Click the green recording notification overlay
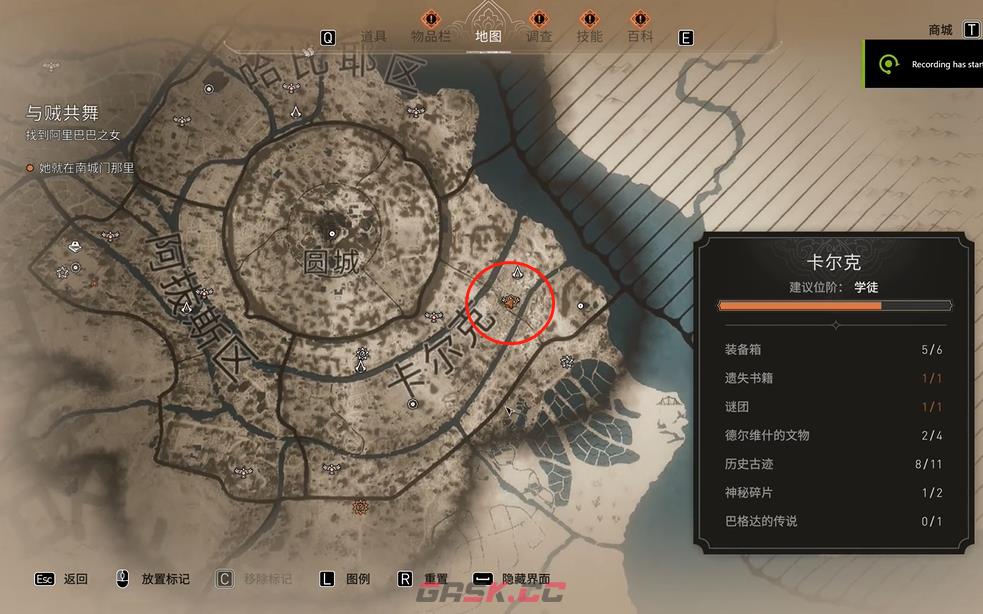 click(x=924, y=64)
